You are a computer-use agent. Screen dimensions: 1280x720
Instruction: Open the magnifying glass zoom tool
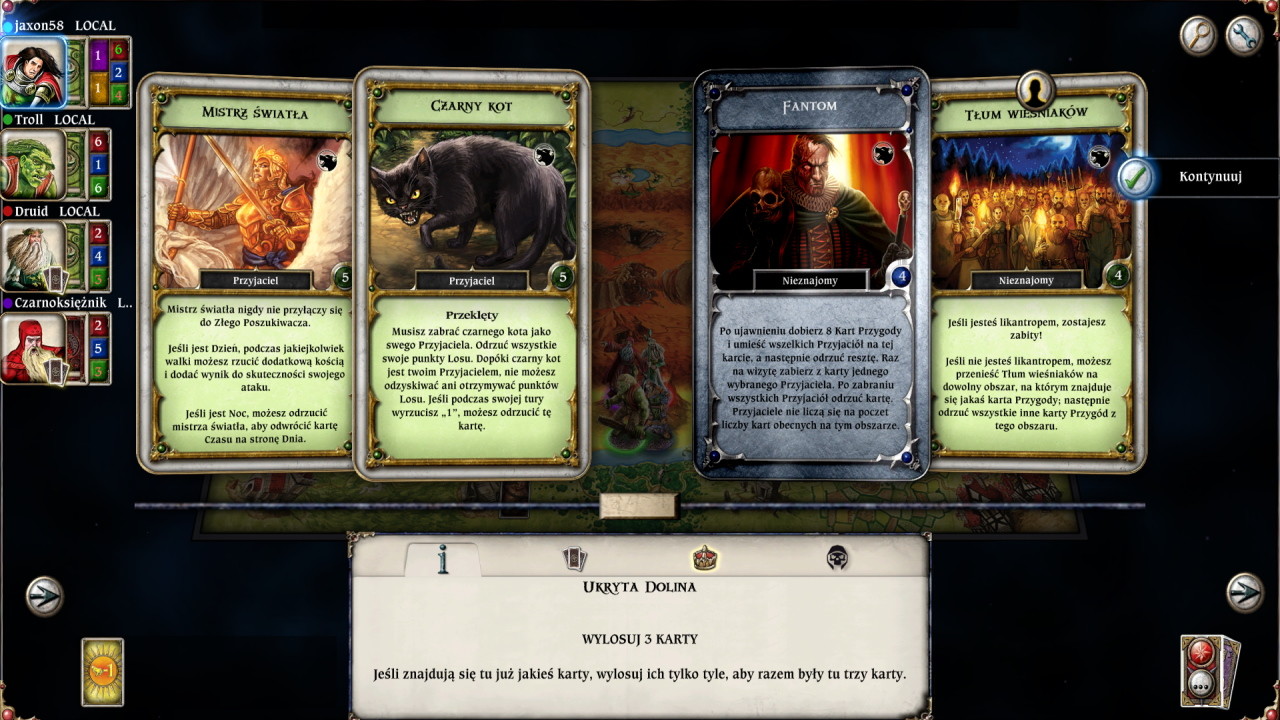(x=1197, y=35)
